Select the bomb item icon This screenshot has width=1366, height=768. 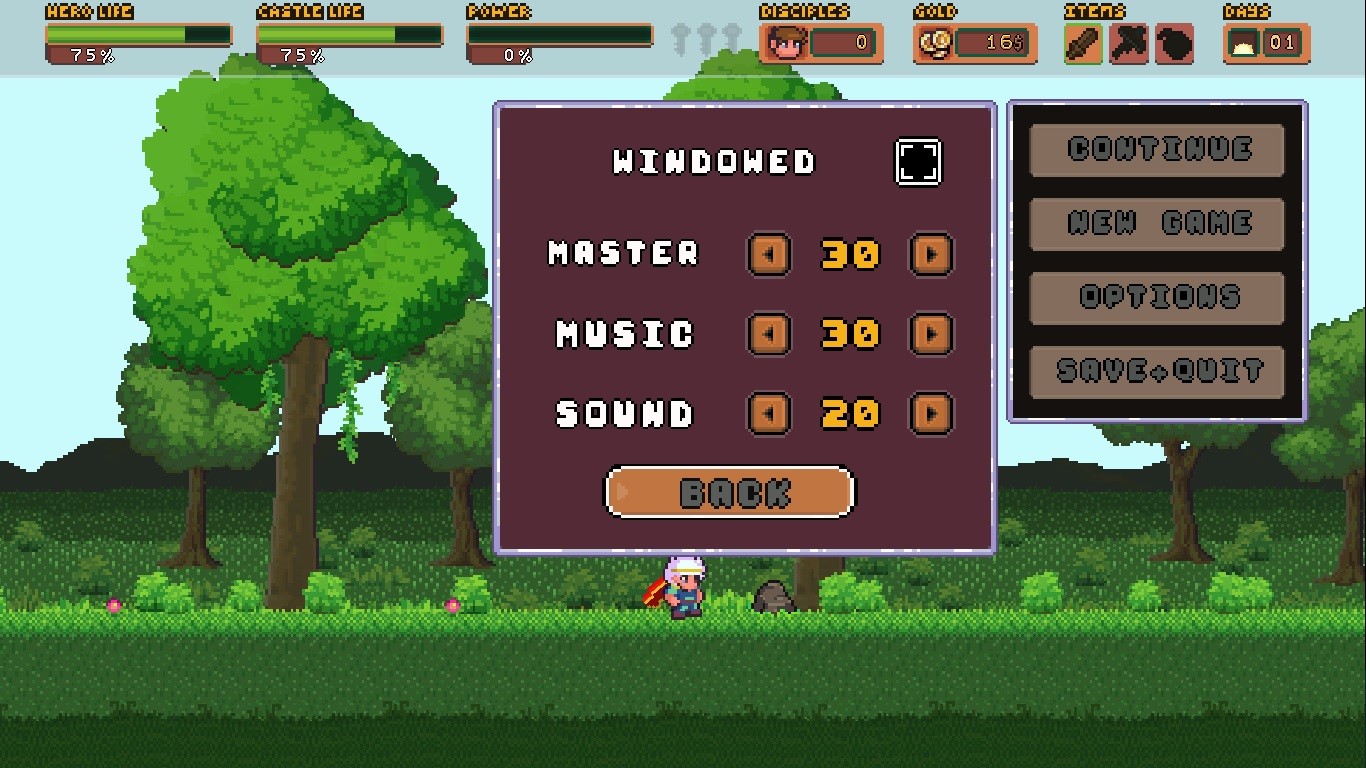click(x=1175, y=43)
